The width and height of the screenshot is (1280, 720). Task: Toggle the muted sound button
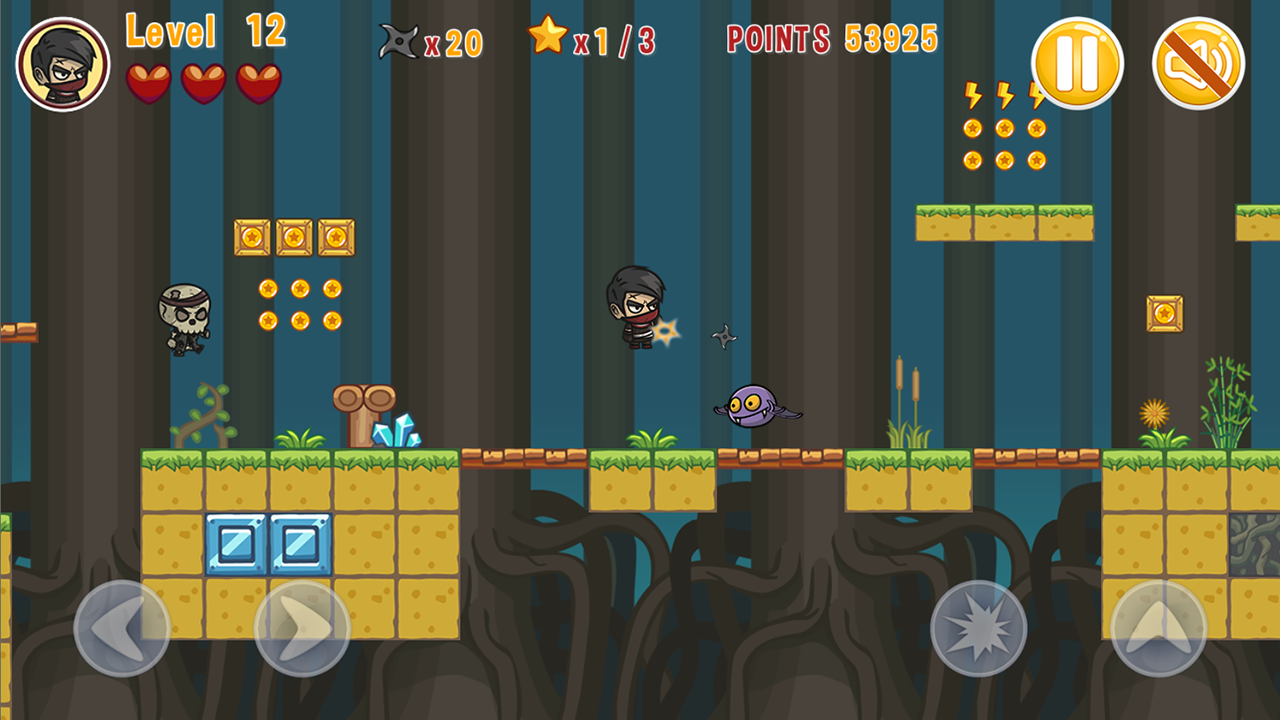(x=1198, y=63)
